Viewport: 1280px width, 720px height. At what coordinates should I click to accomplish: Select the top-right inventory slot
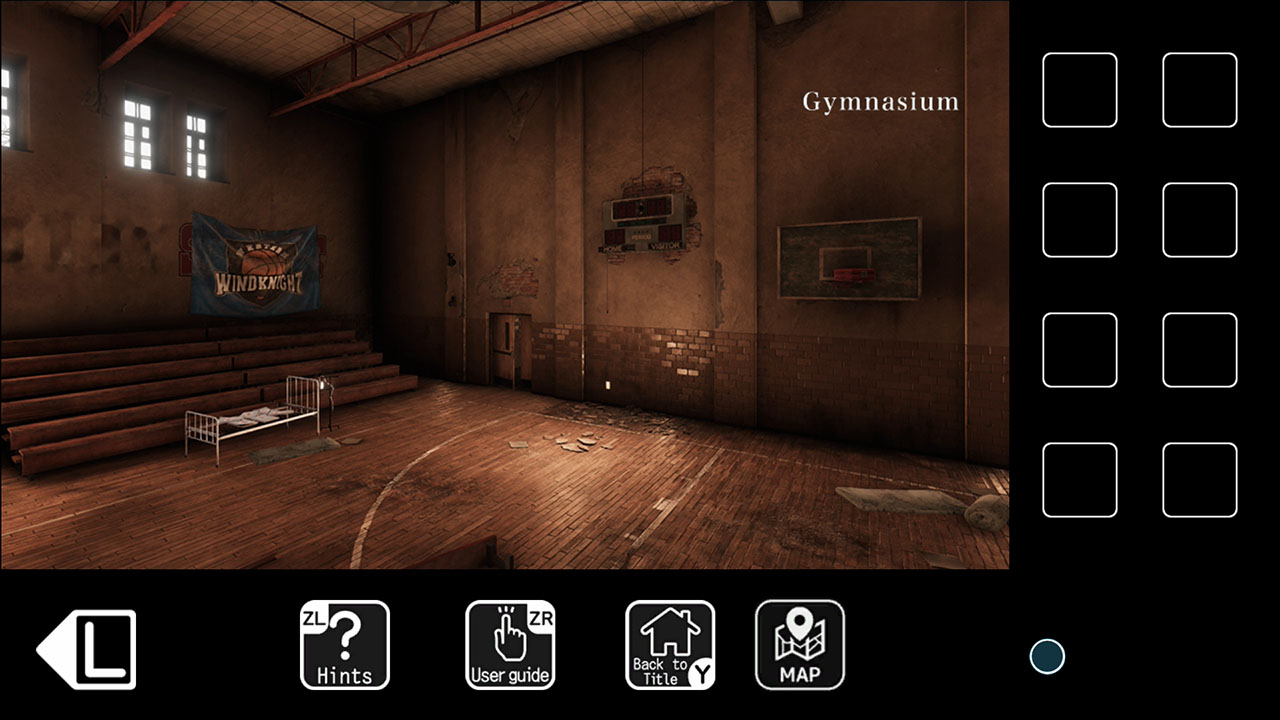coord(1200,90)
